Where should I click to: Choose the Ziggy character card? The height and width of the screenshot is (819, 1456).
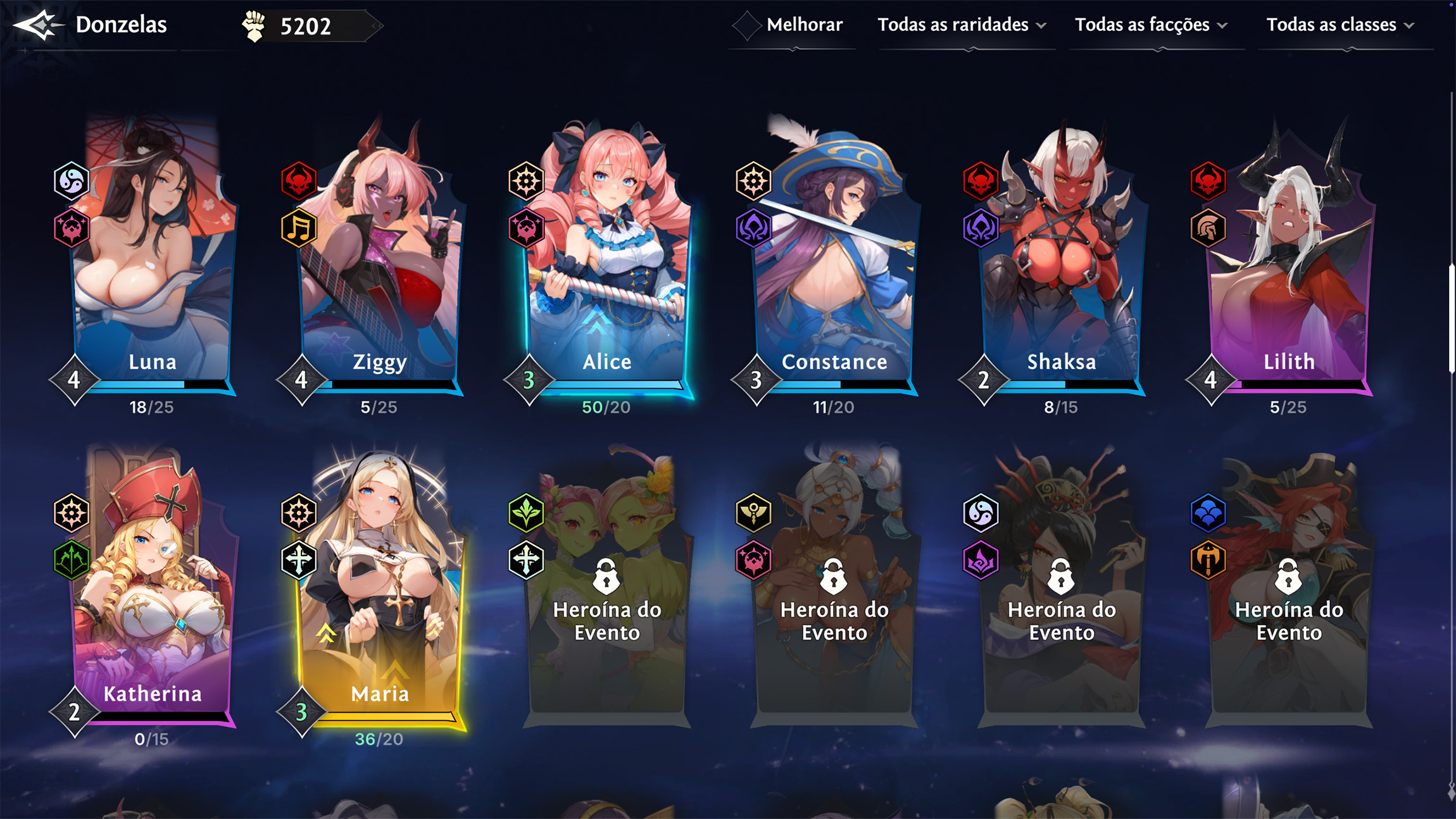(380, 266)
